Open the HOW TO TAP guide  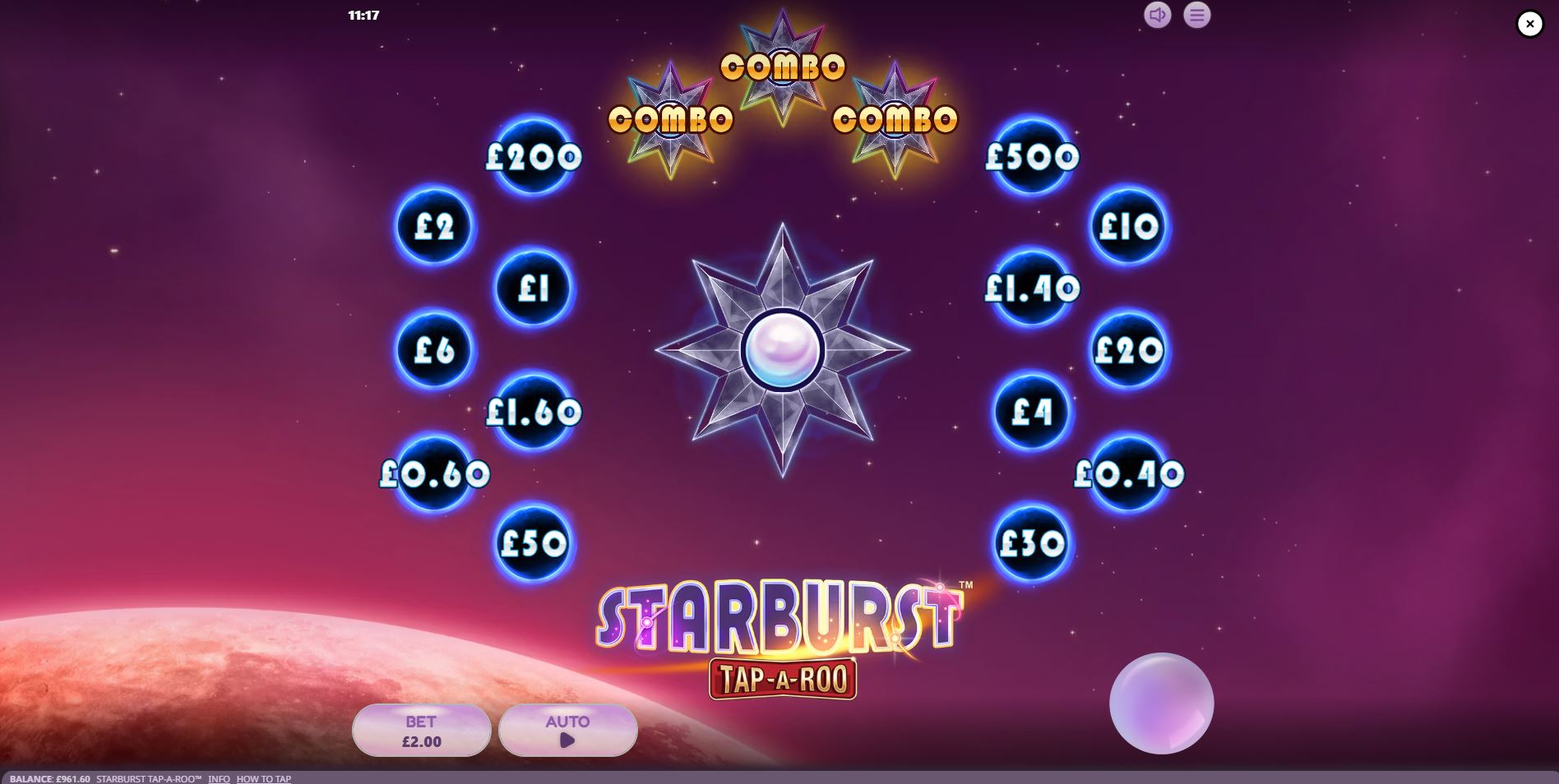263,778
